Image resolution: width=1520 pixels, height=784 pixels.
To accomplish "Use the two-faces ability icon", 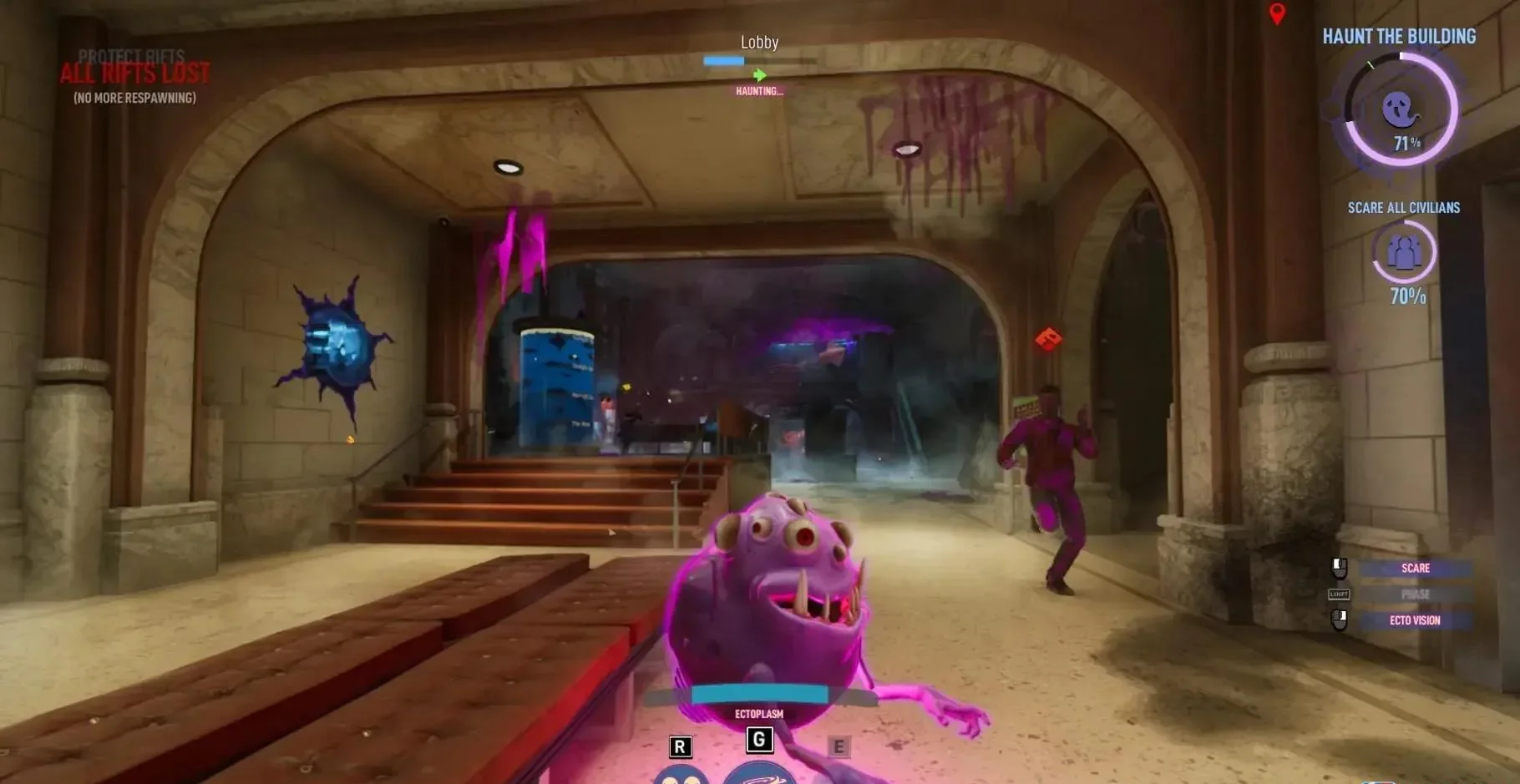I will point(681,776).
